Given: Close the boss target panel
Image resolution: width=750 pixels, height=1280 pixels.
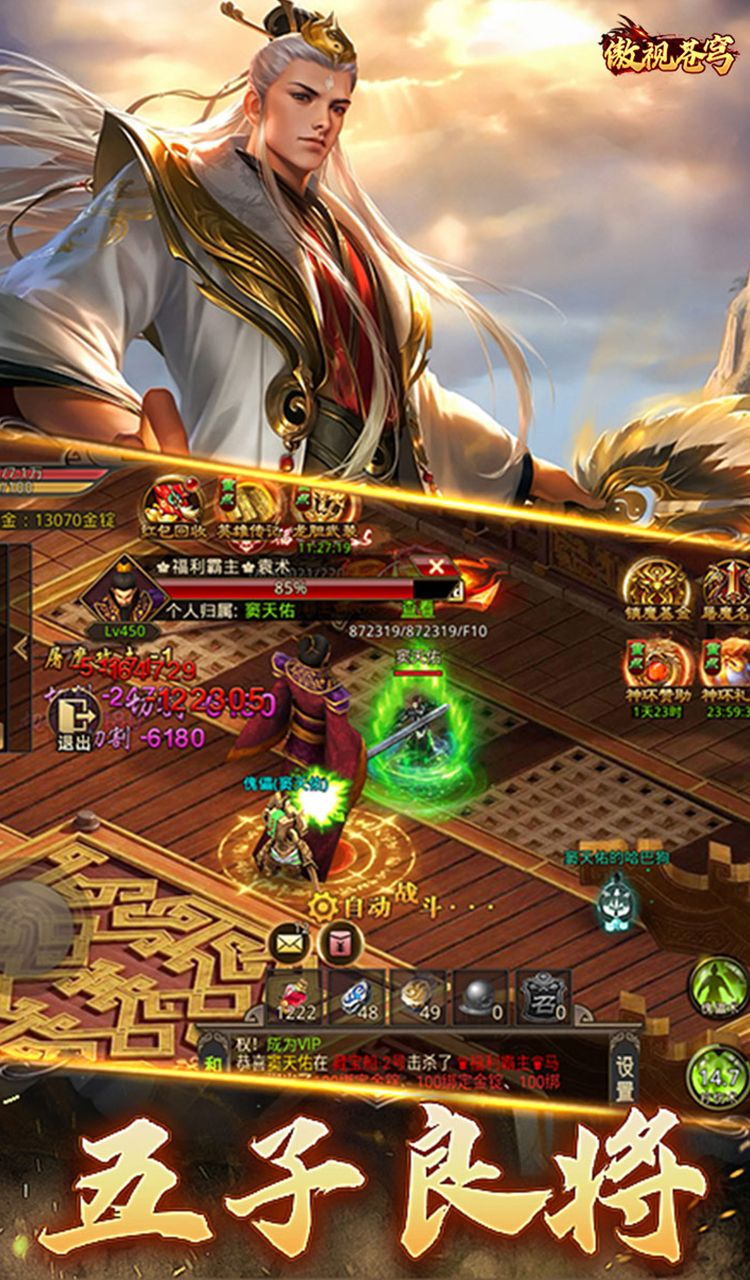Looking at the screenshot, I should tap(437, 567).
